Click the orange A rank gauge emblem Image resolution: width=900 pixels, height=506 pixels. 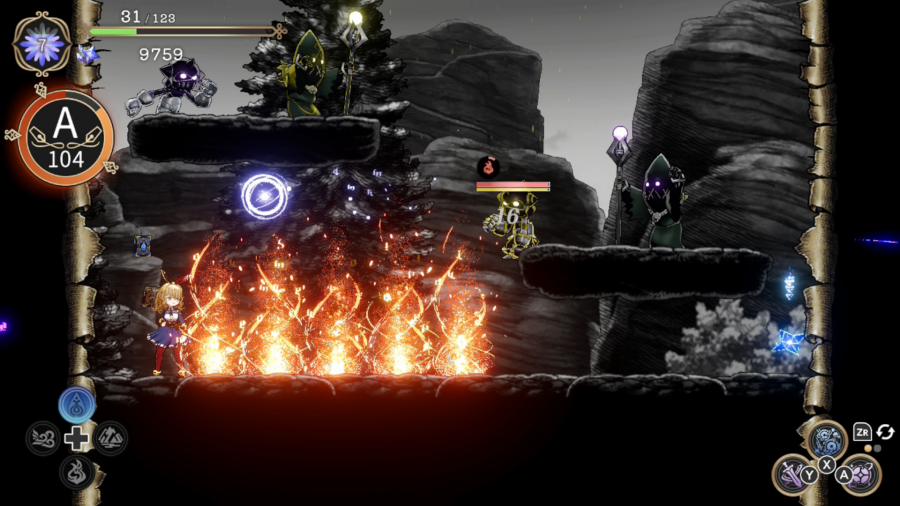click(65, 137)
